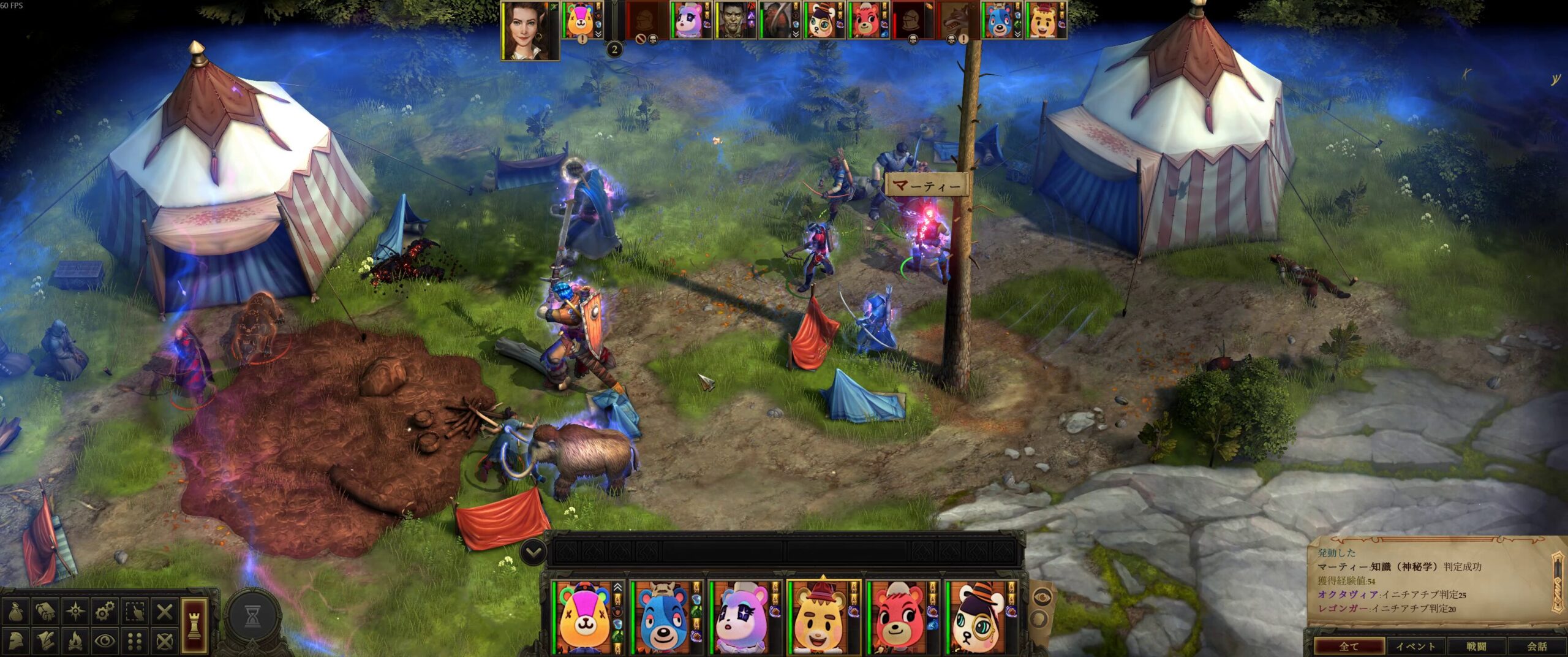Open settings with the gears icon
1568x657 pixels.
pos(105,611)
